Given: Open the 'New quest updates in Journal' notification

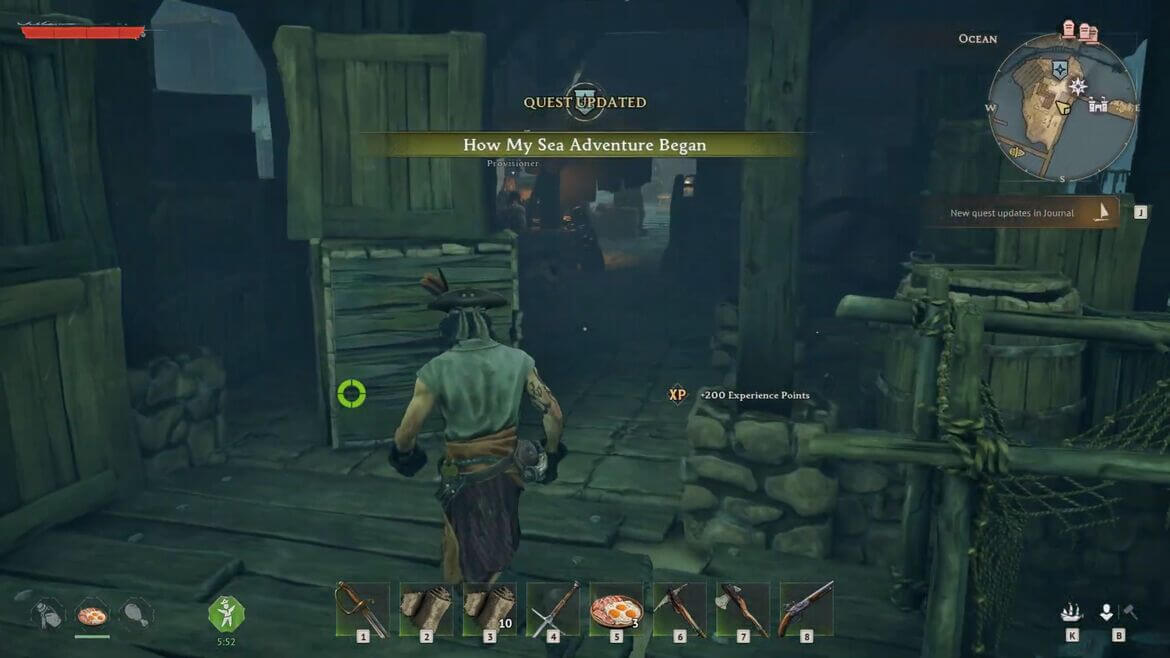Looking at the screenshot, I should (x=1020, y=213).
